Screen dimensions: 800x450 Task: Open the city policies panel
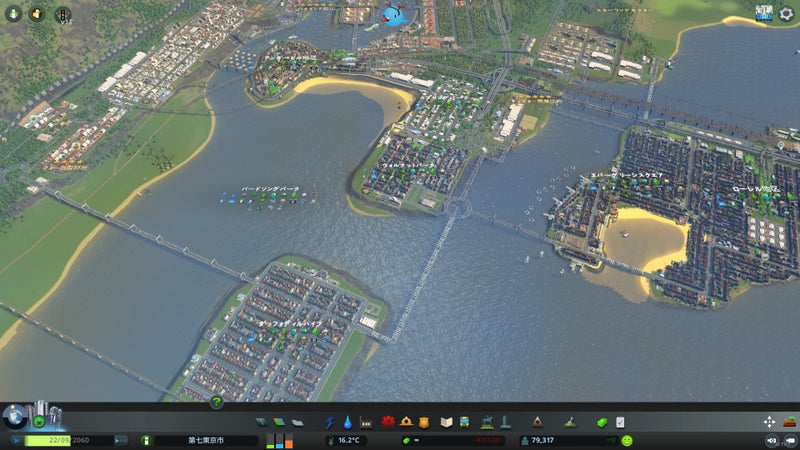click(x=620, y=422)
